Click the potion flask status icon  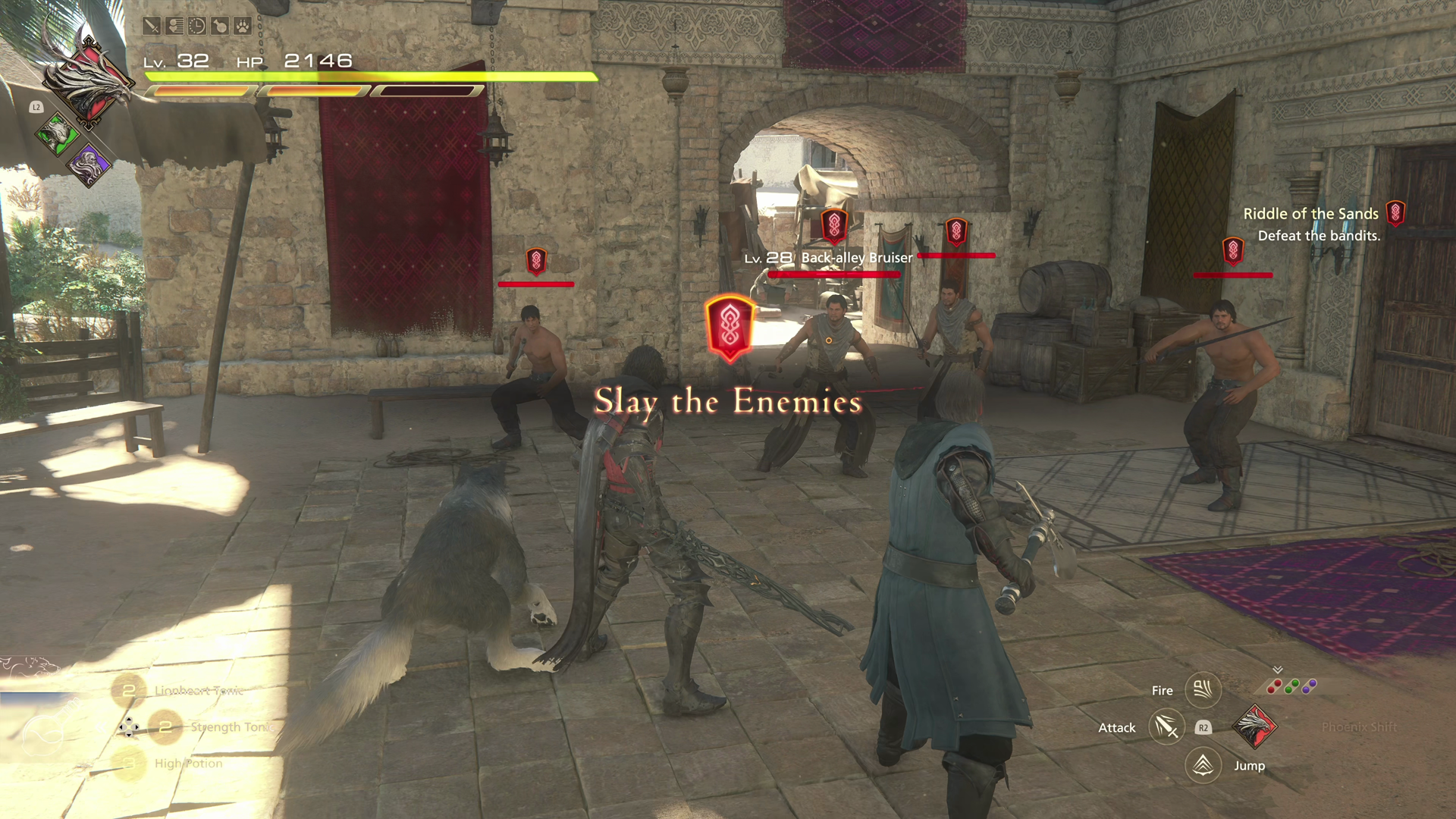point(220,27)
